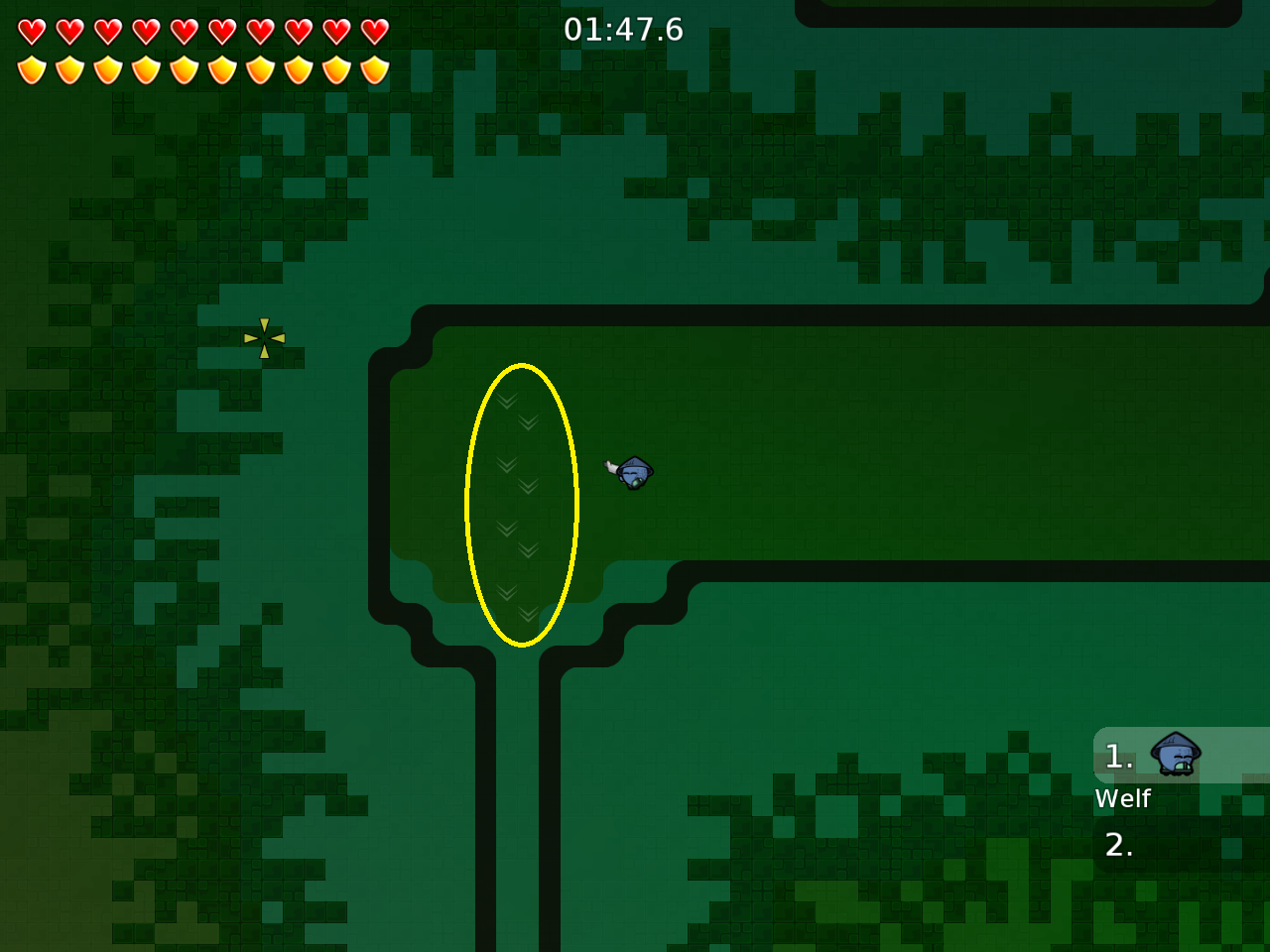This screenshot has height=952, width=1270.
Task: Click the yellow sparkle collectible on the grass
Action: [x=264, y=338]
